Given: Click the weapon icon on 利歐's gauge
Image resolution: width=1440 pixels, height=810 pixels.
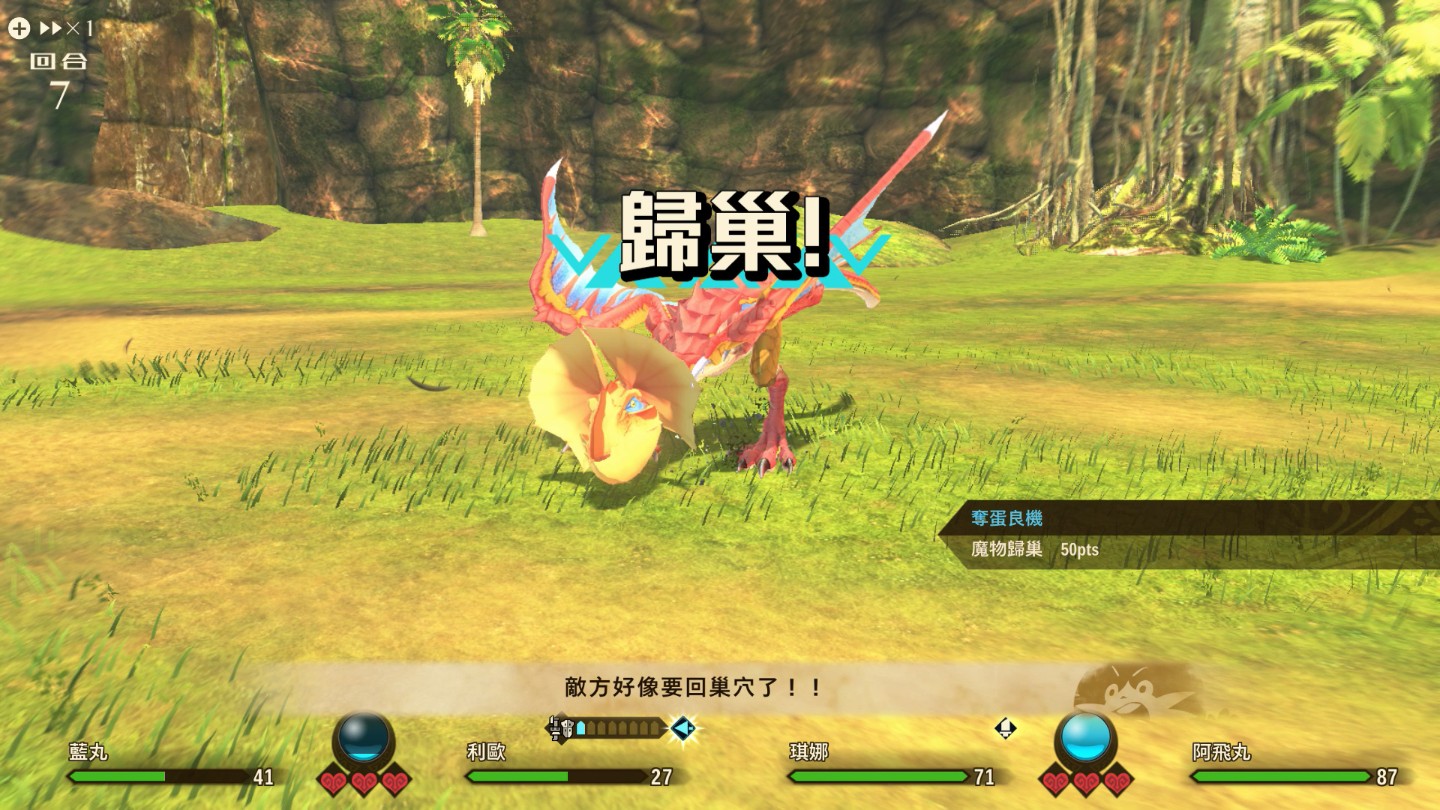Looking at the screenshot, I should 563,728.
